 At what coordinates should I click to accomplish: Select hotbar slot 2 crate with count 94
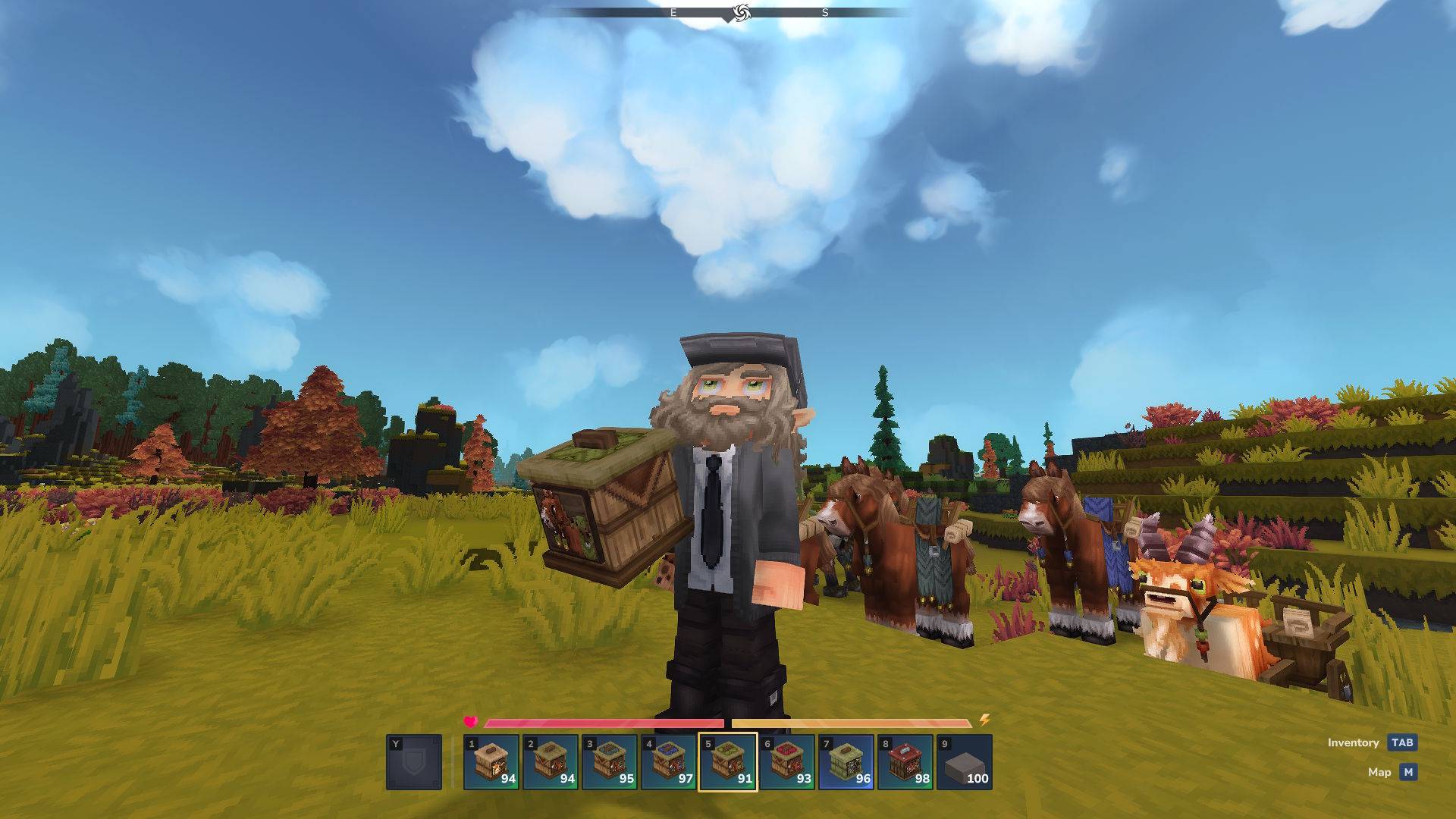pyautogui.click(x=551, y=762)
